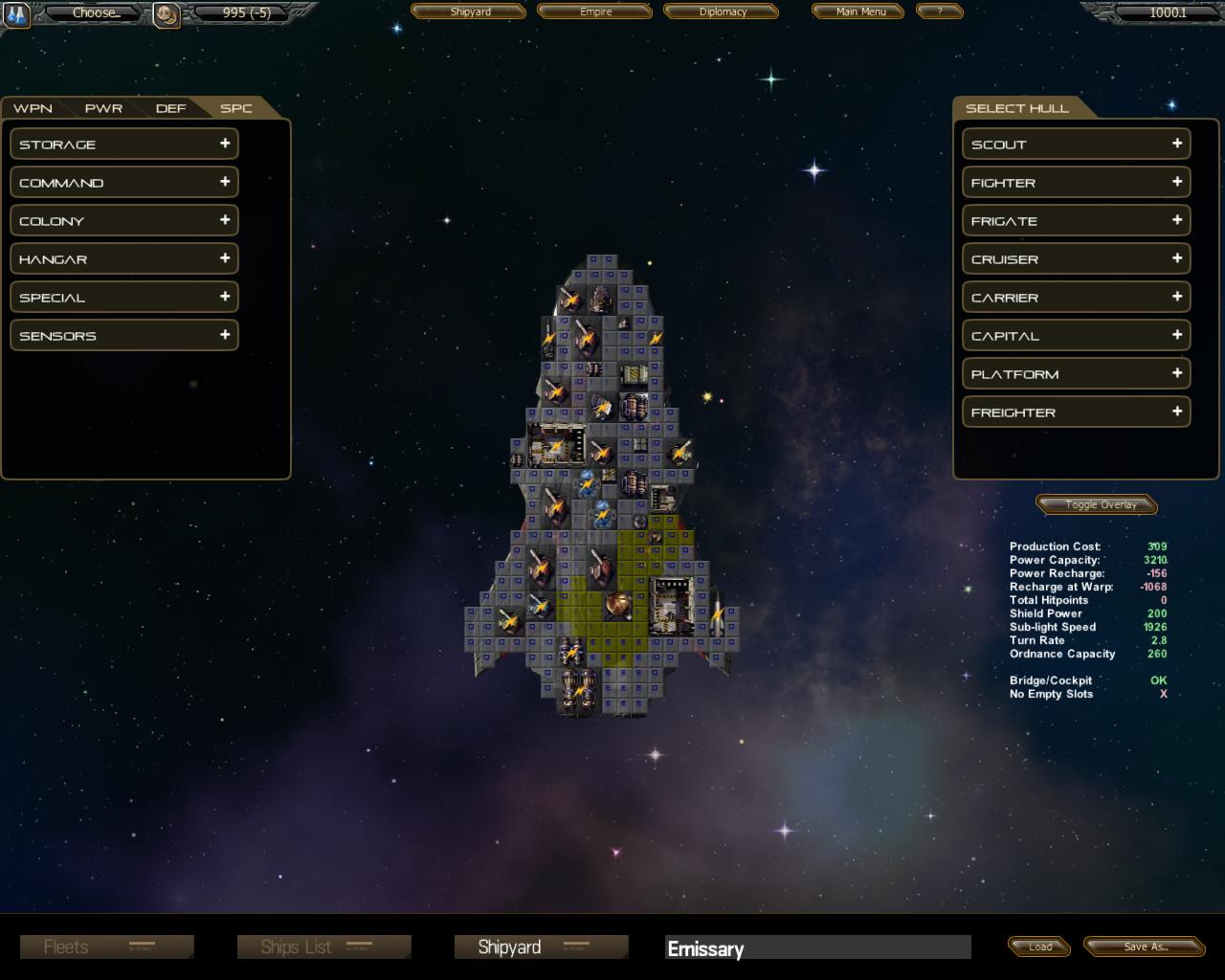Open the Empire screen
The image size is (1225, 980).
click(595, 11)
